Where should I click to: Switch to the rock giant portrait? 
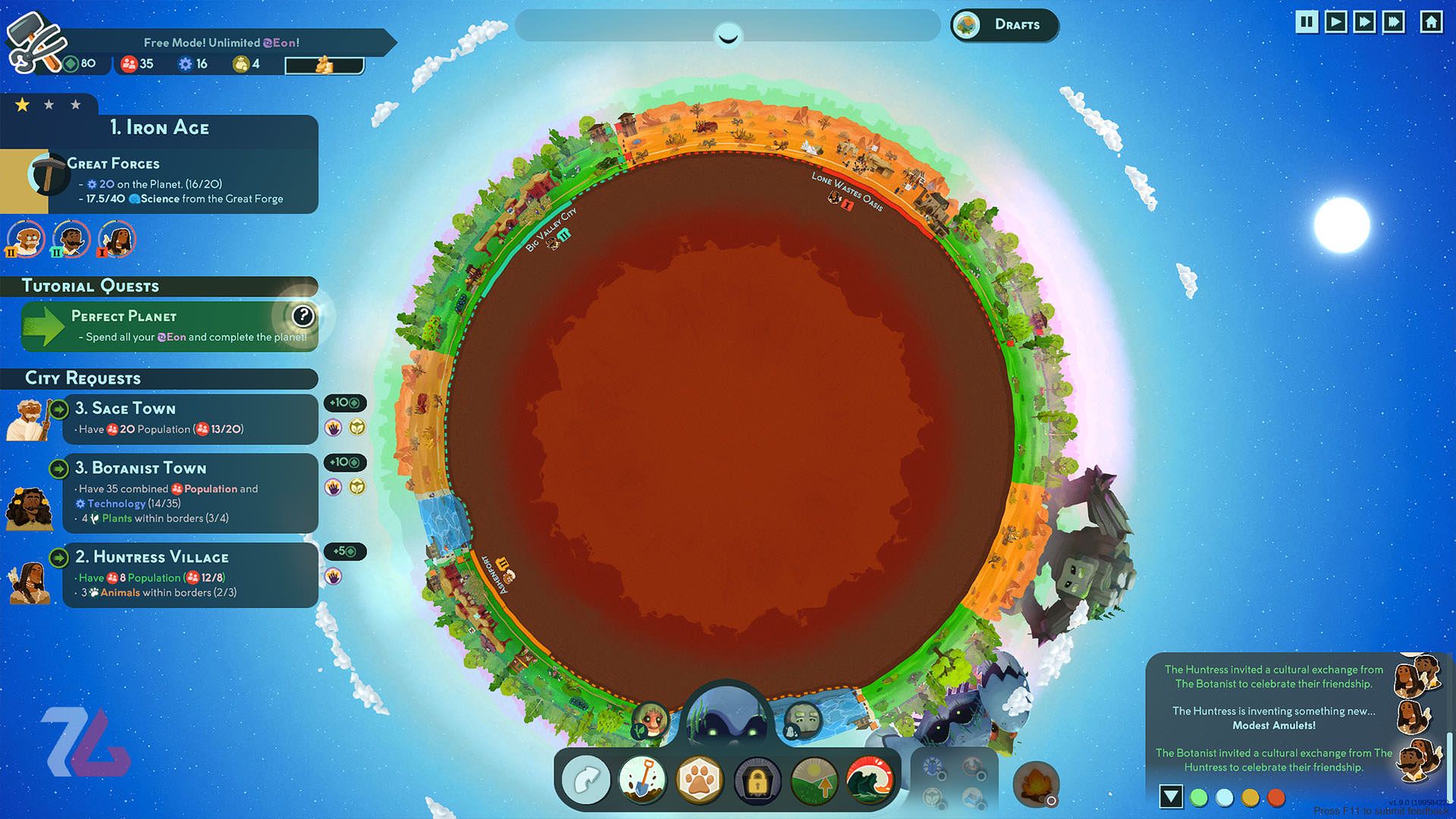(802, 719)
